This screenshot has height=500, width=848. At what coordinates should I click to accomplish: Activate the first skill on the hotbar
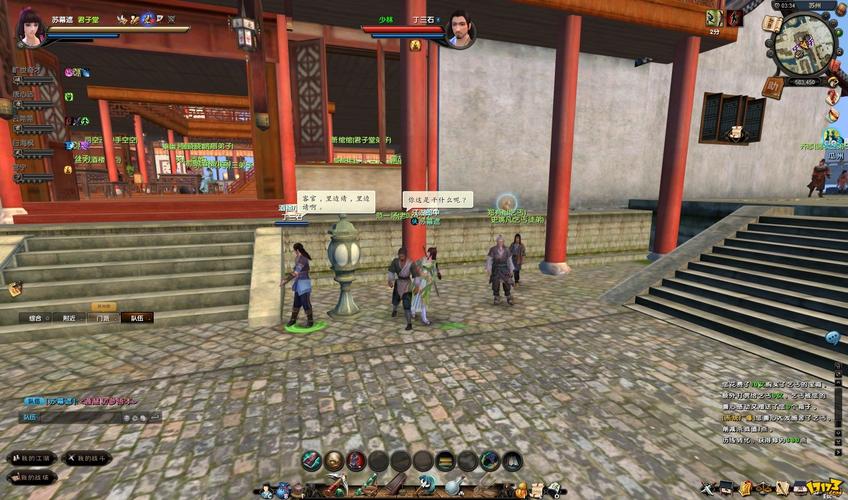coord(312,460)
